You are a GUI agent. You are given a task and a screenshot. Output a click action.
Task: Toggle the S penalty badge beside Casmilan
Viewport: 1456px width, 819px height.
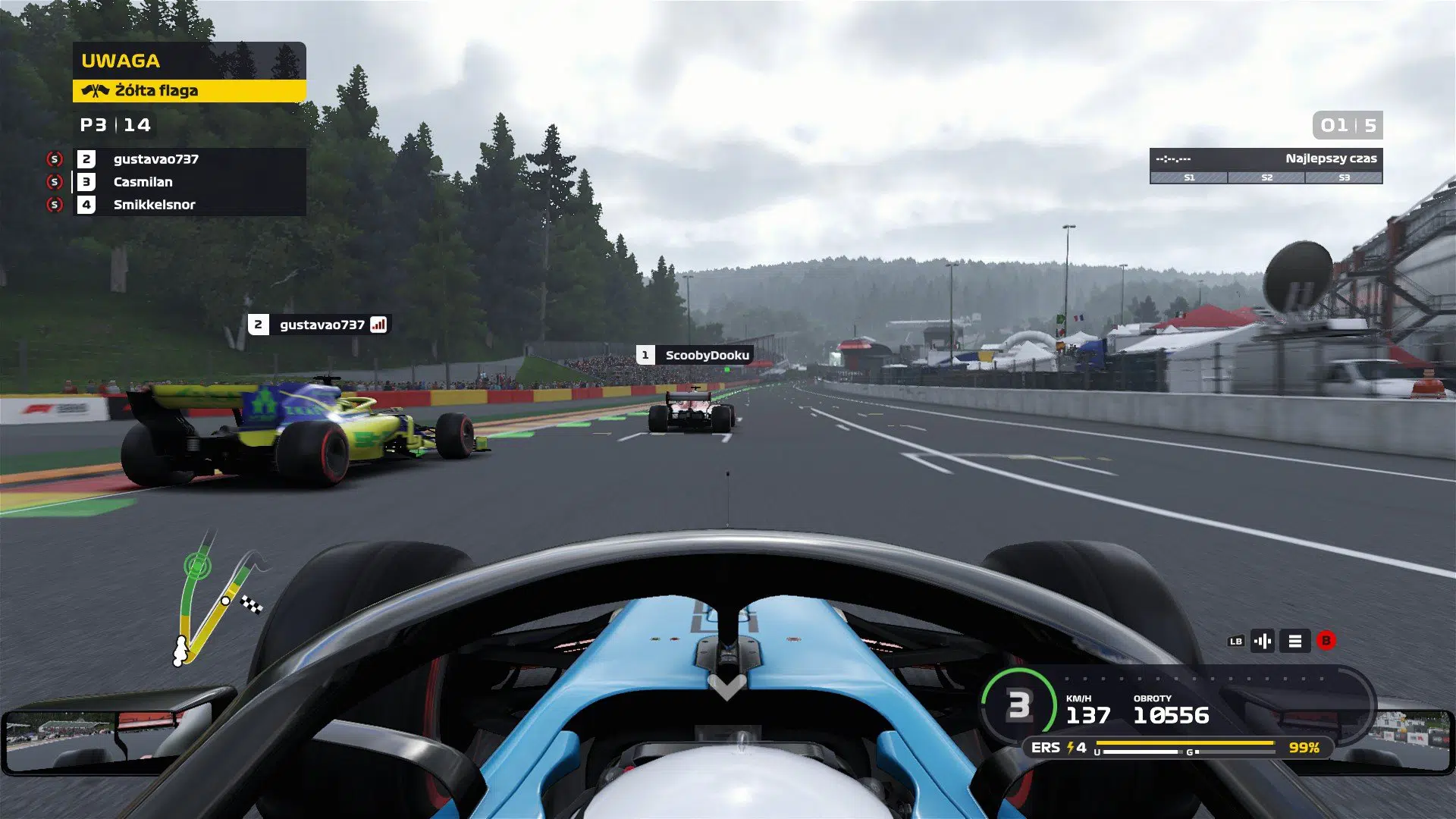click(55, 182)
